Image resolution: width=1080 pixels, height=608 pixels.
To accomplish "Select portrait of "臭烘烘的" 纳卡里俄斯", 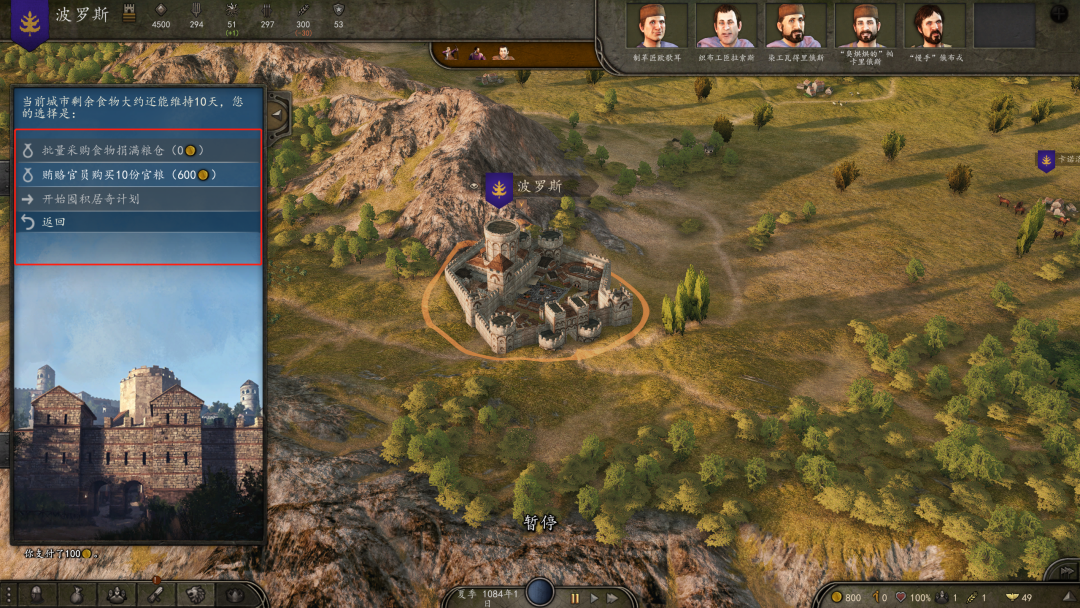I will click(865, 26).
